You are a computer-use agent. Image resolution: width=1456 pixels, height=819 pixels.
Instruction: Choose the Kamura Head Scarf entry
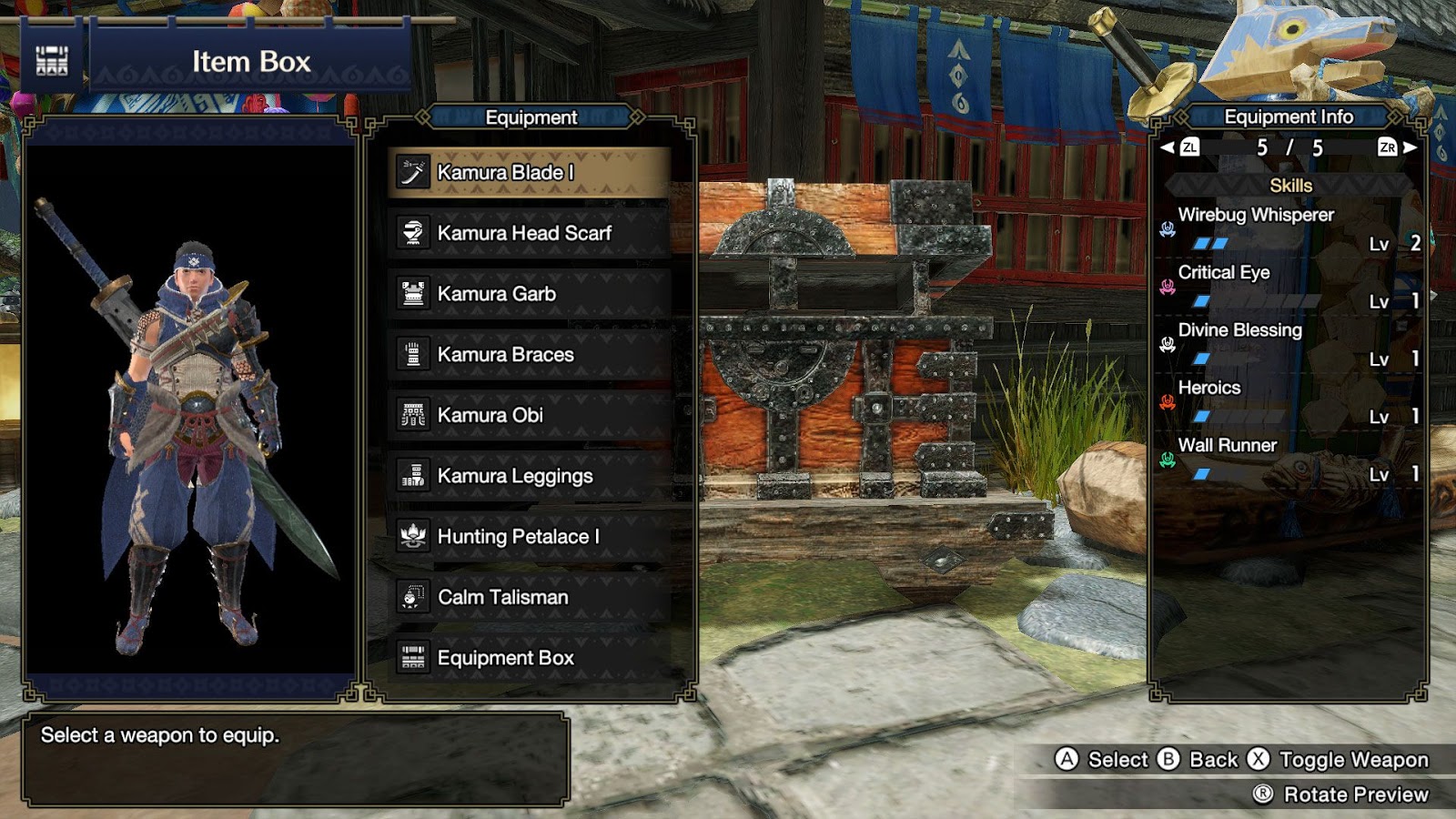tap(530, 233)
